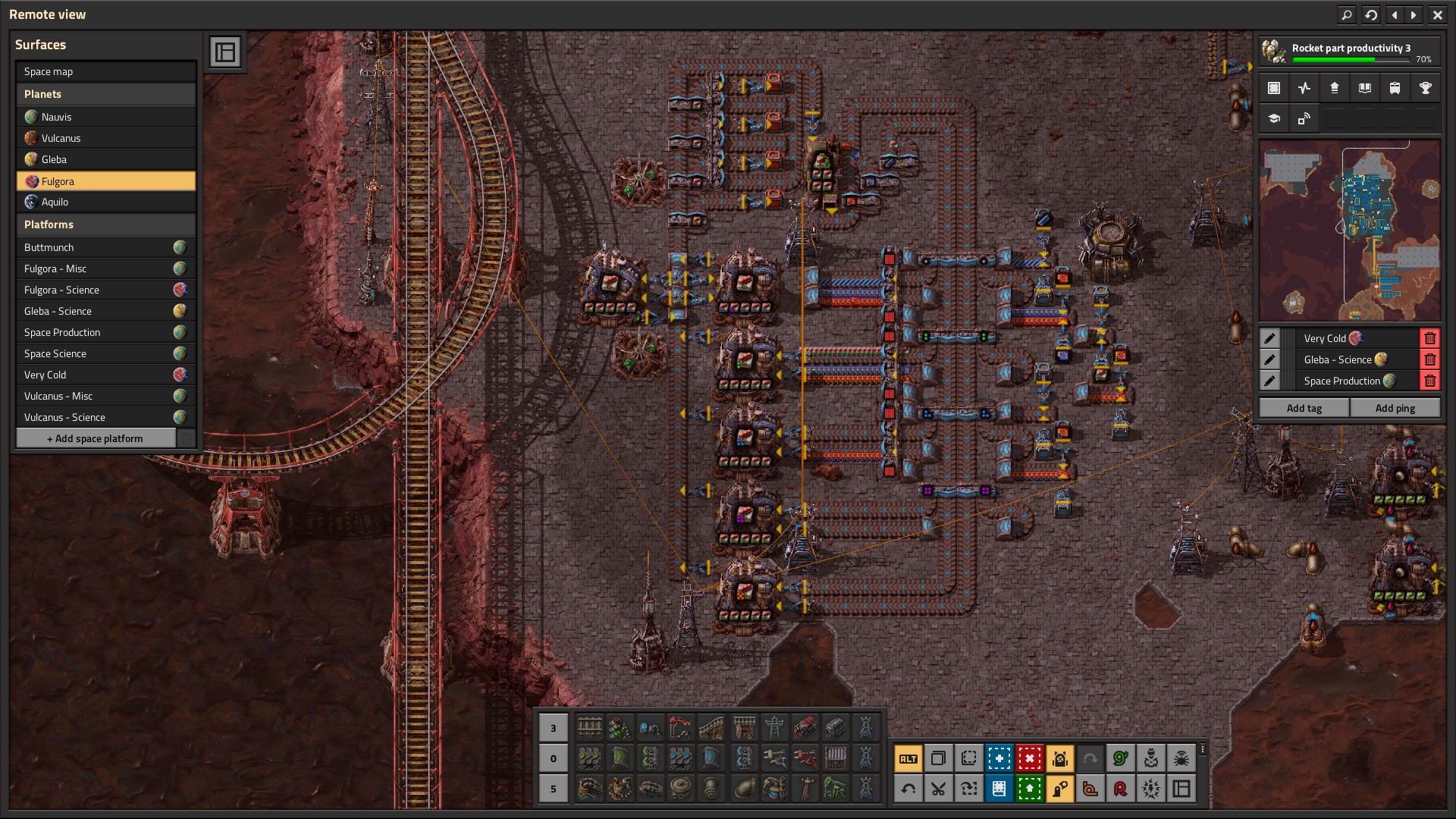Screen dimensions: 1456x819
Task: Open the trophy achievements shortcut
Action: pos(1425,88)
